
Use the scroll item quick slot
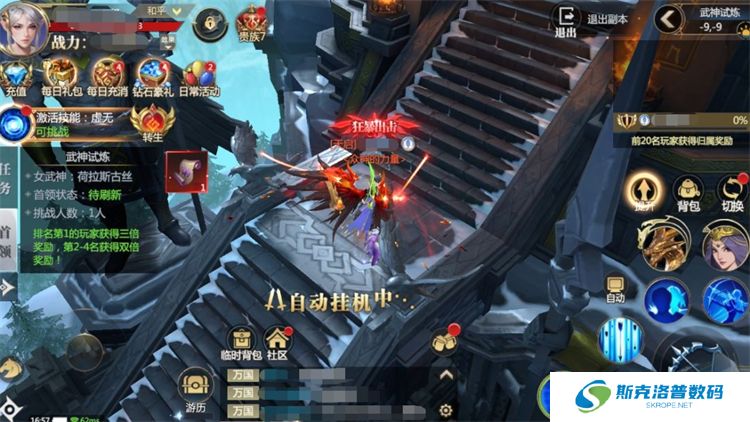[x=185, y=170]
